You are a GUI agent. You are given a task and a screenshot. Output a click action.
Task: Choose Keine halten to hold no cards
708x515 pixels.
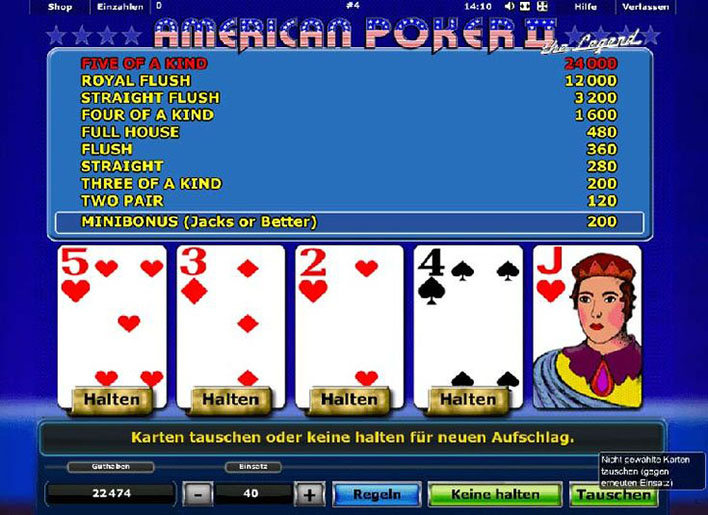[x=495, y=494]
